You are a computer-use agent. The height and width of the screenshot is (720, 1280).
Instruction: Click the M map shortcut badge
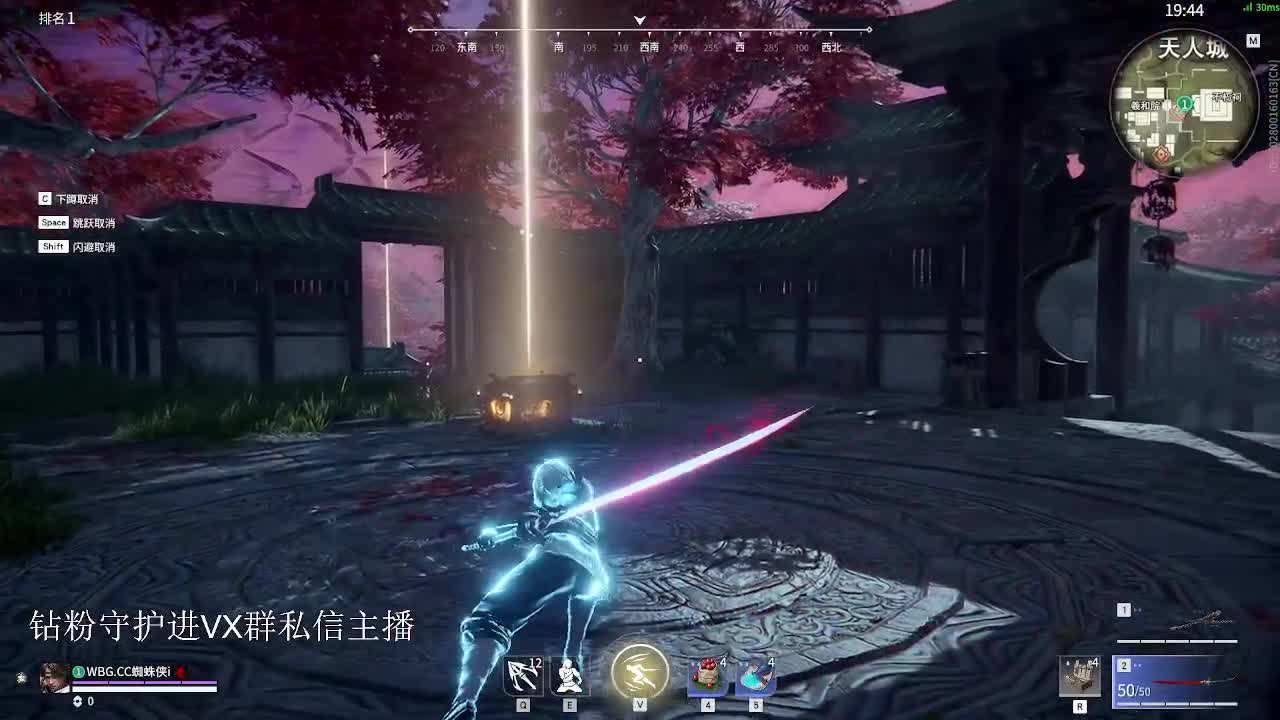point(1254,40)
